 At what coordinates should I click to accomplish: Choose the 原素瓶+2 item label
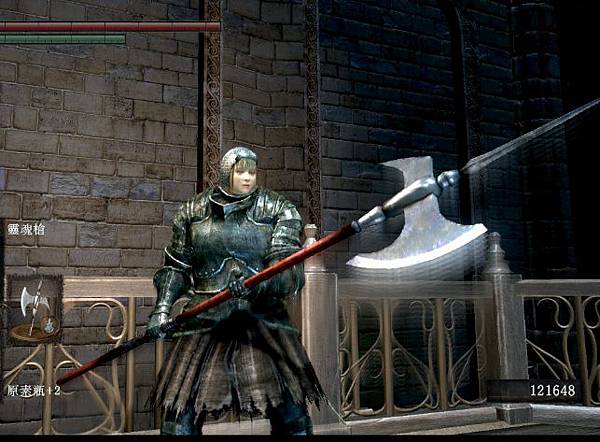[x=33, y=390]
